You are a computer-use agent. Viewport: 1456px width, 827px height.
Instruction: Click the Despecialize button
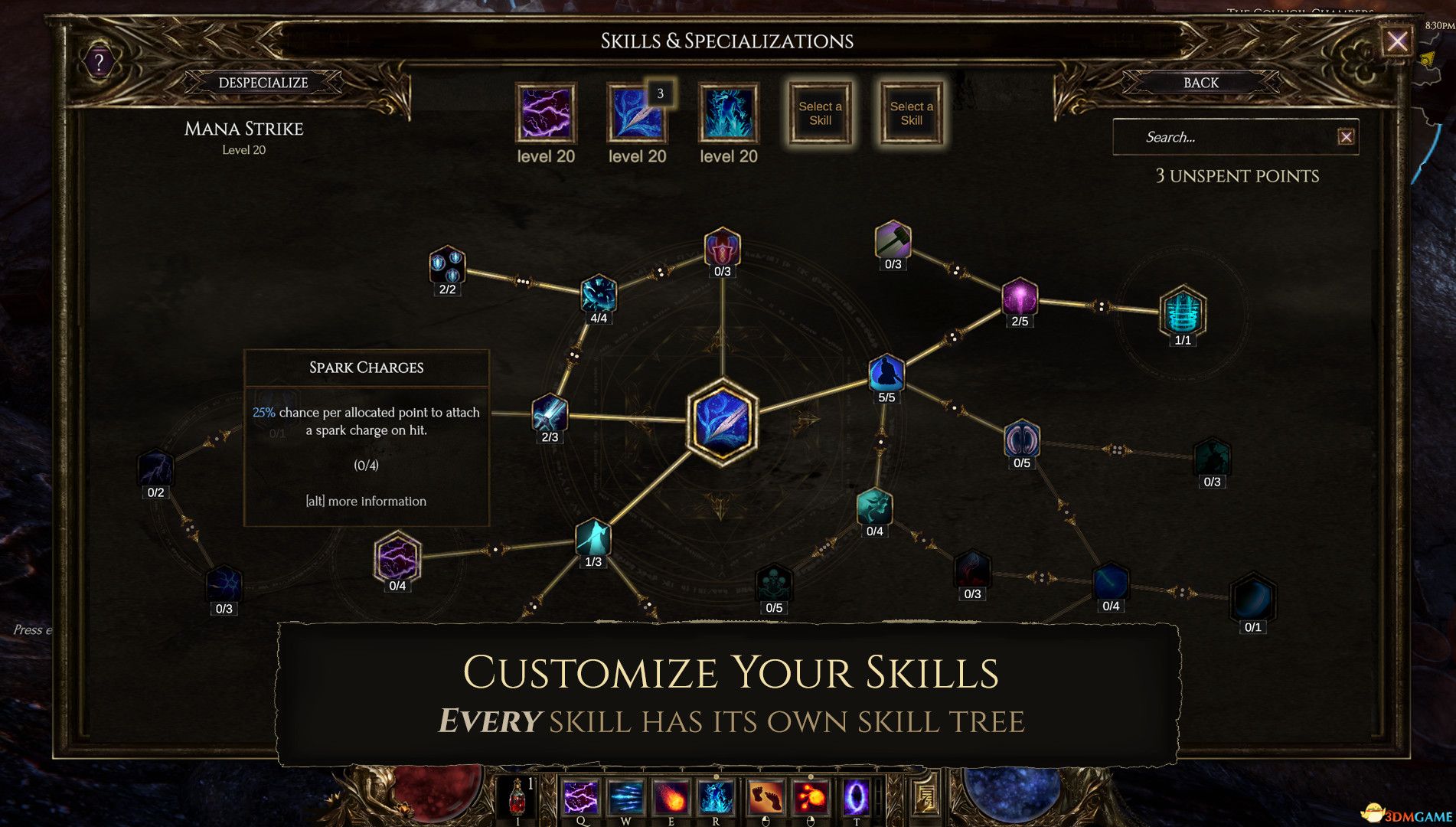pos(263,83)
